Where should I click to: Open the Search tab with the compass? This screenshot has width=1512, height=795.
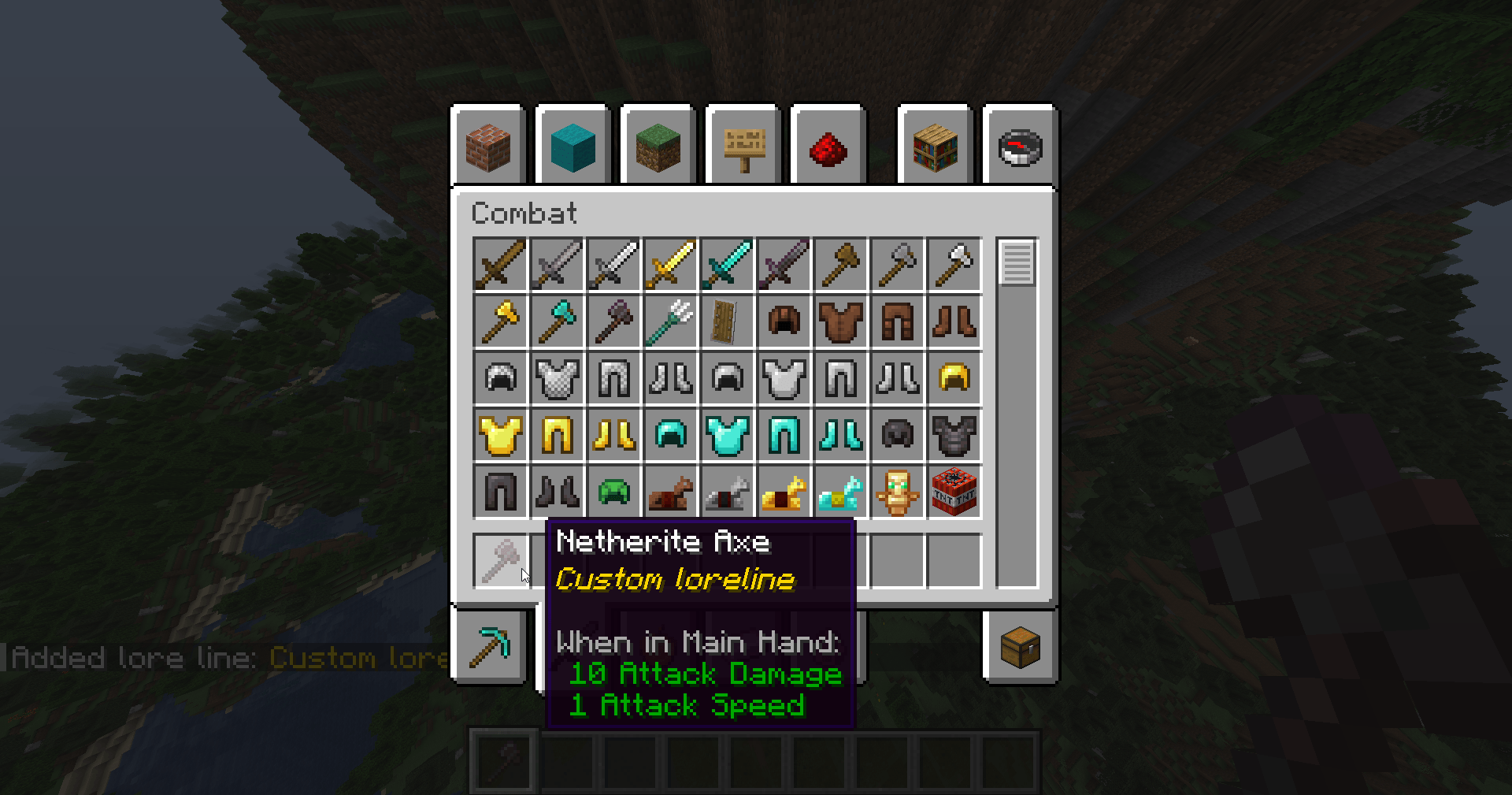[x=1020, y=146]
